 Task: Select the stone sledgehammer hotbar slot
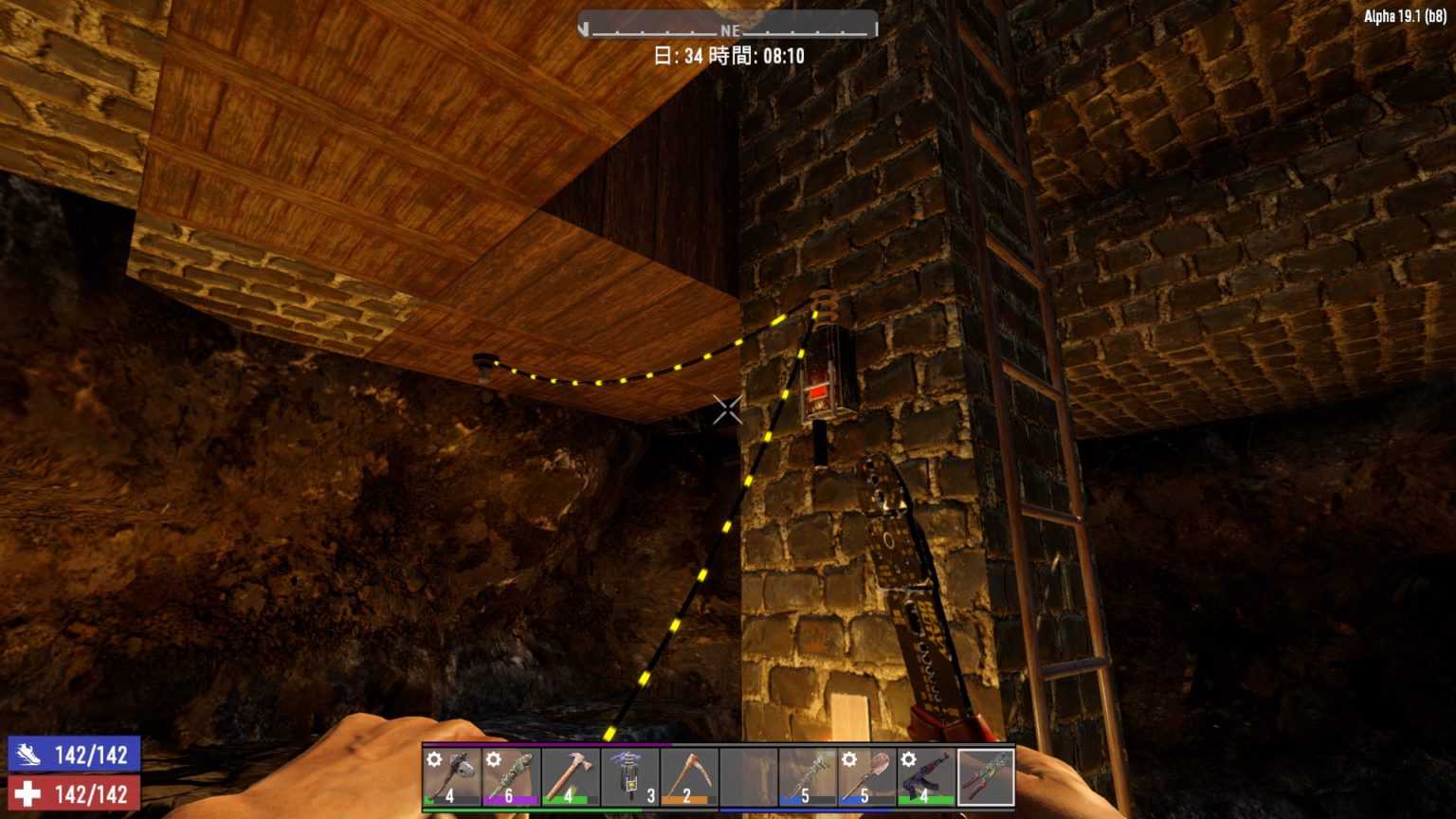tap(451, 777)
